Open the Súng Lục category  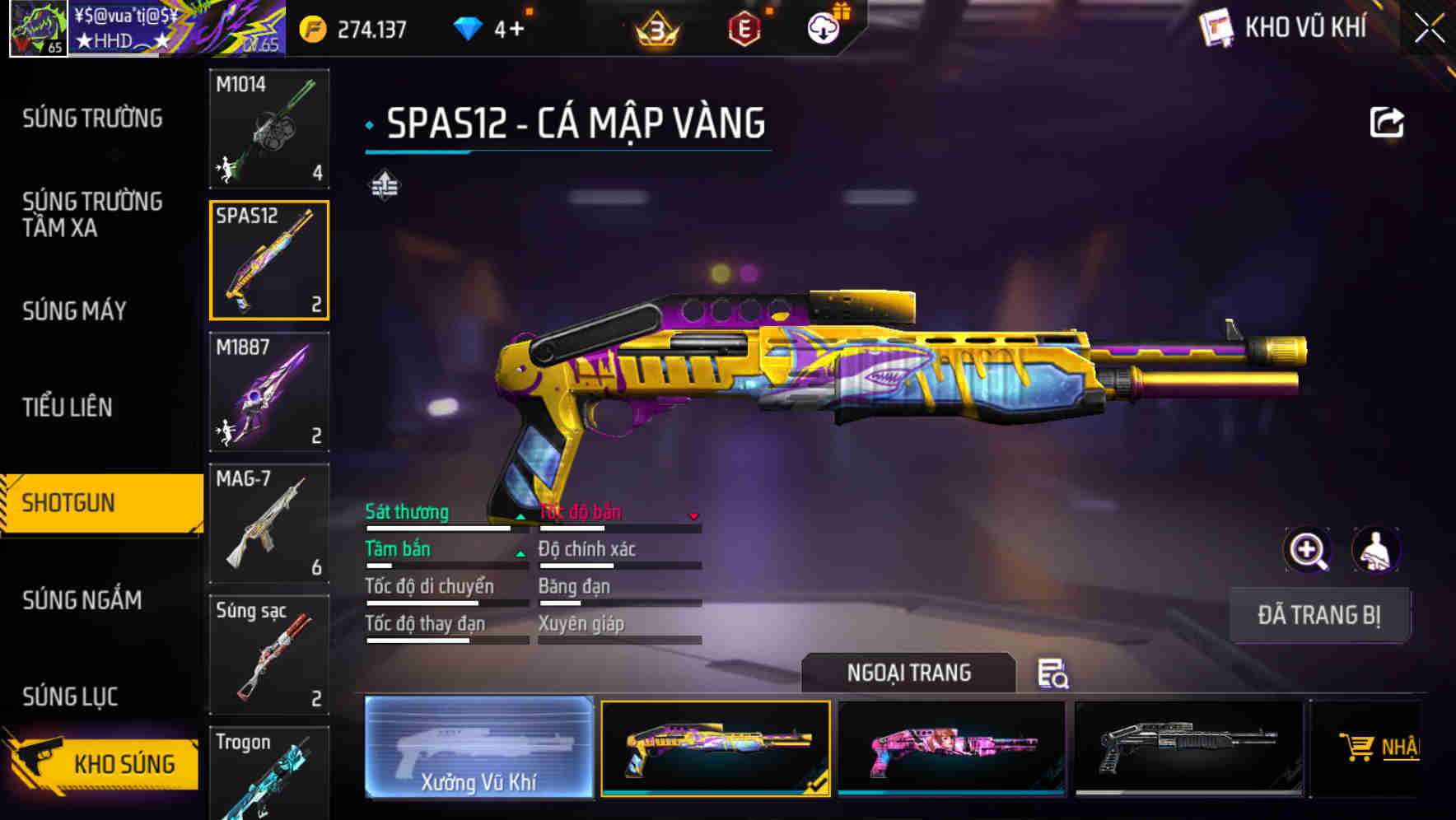tap(70, 697)
